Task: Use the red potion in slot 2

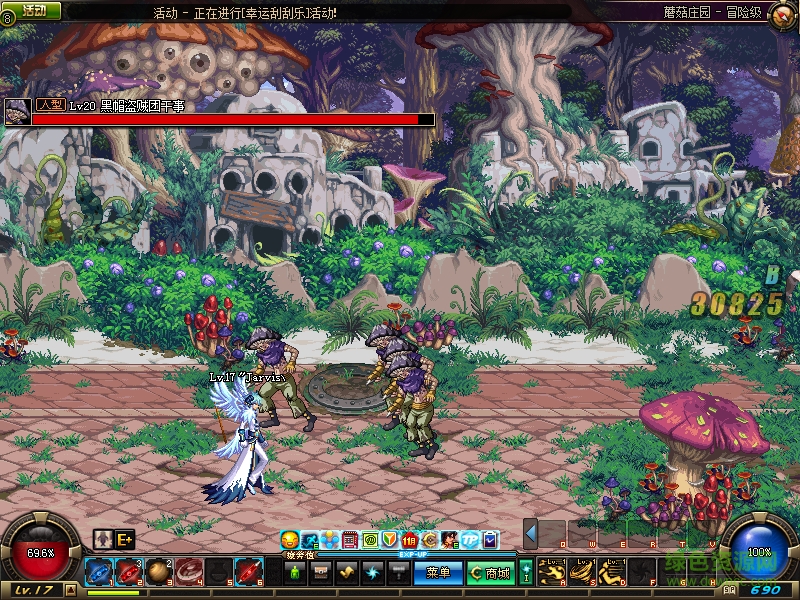Action: (129, 573)
